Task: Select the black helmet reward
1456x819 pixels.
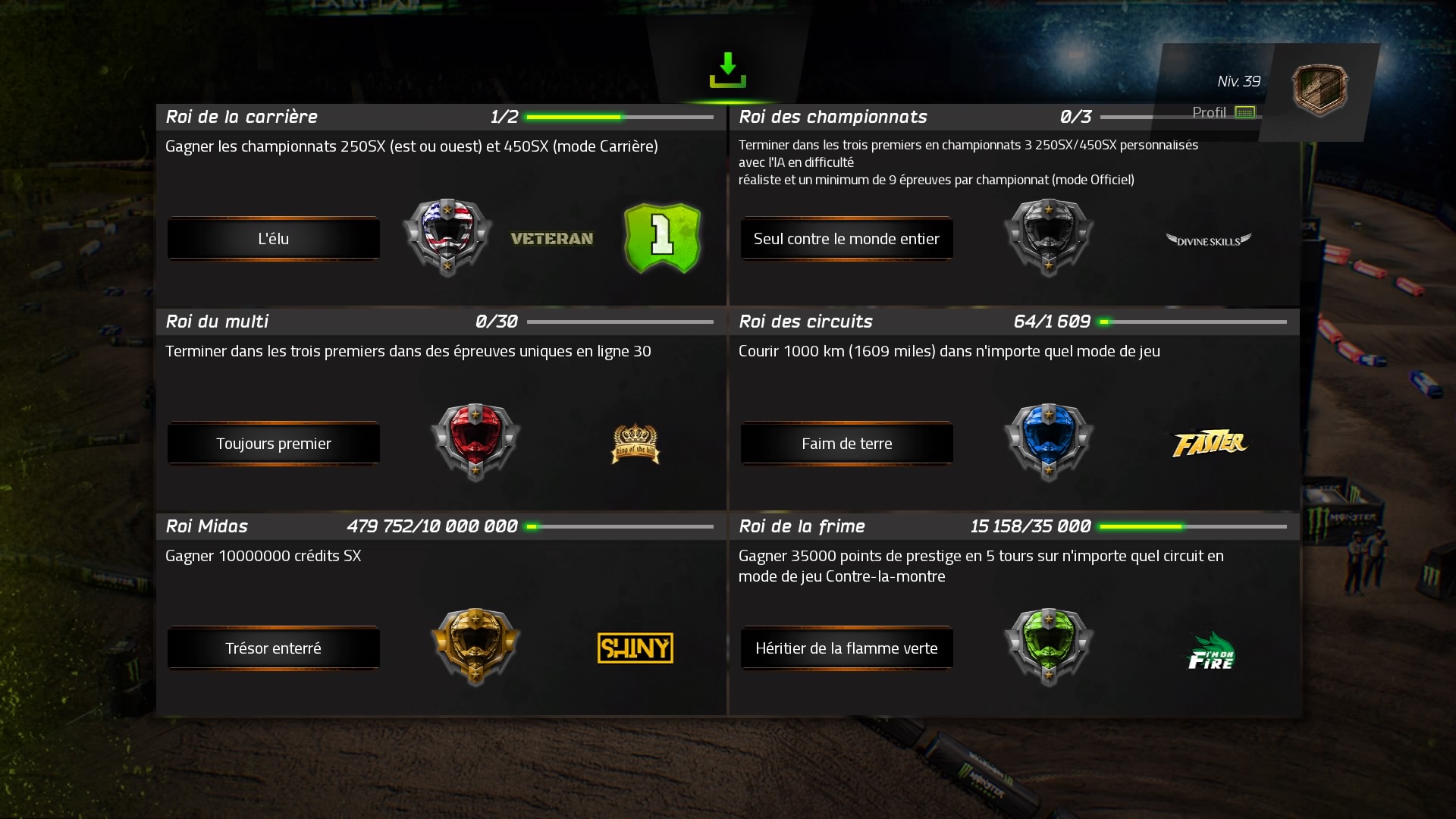Action: coord(1049,237)
